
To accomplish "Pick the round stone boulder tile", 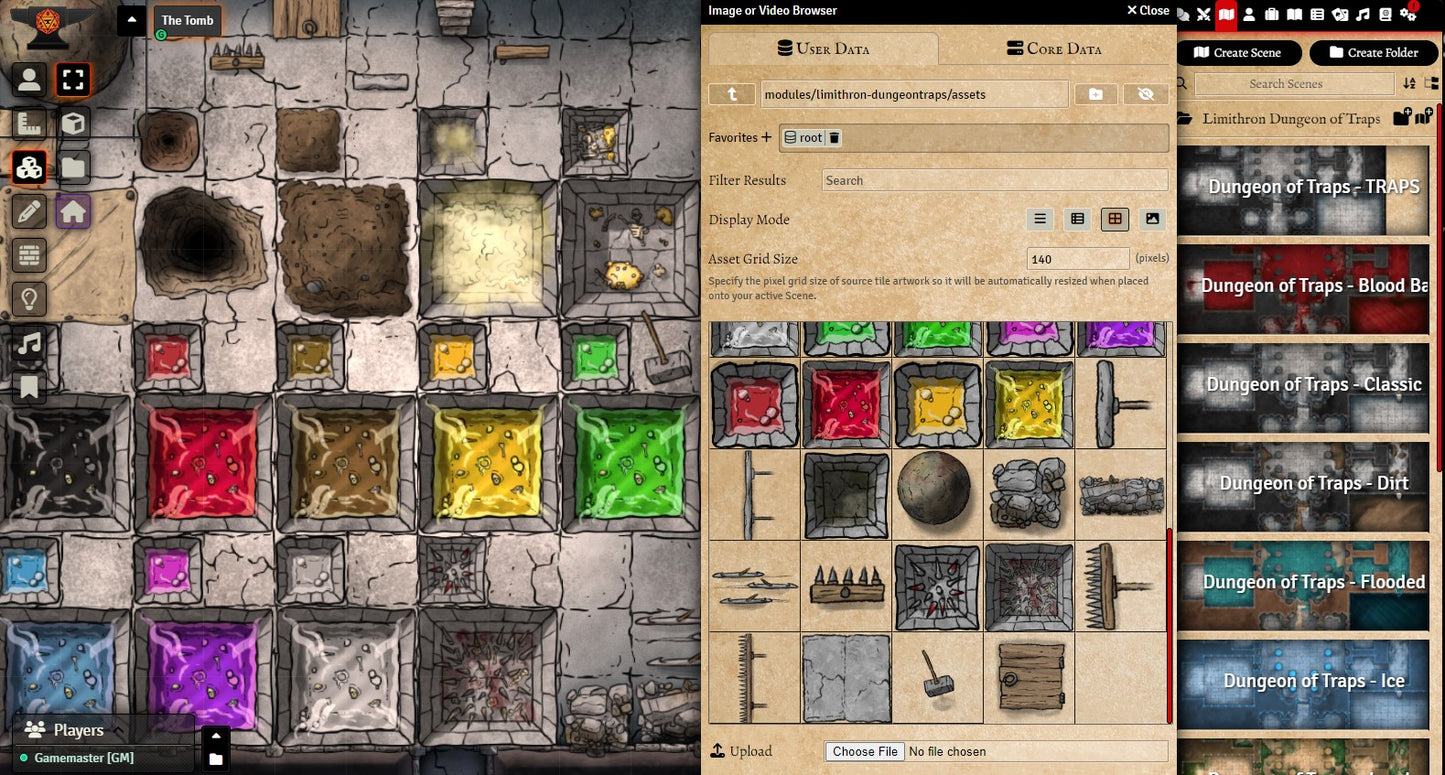I will point(937,495).
